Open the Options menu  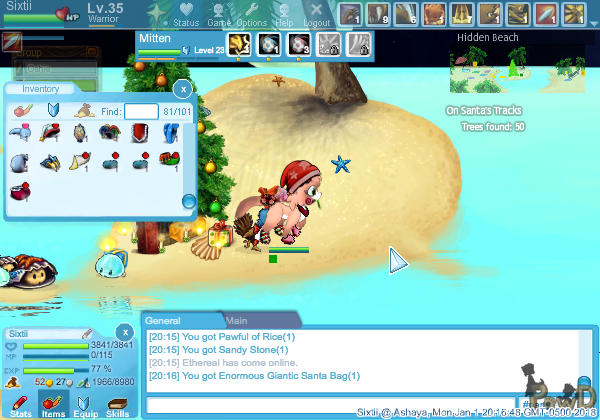click(x=252, y=14)
